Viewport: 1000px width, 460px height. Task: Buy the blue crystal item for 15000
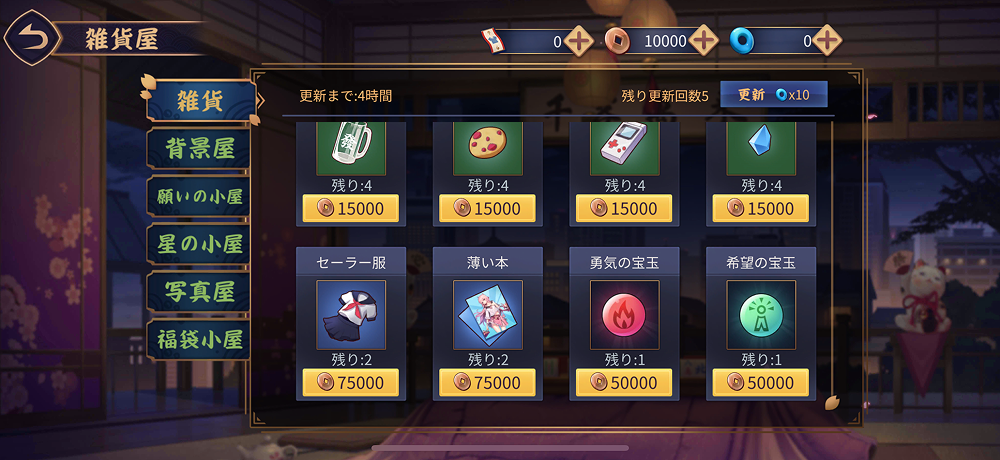(x=761, y=209)
